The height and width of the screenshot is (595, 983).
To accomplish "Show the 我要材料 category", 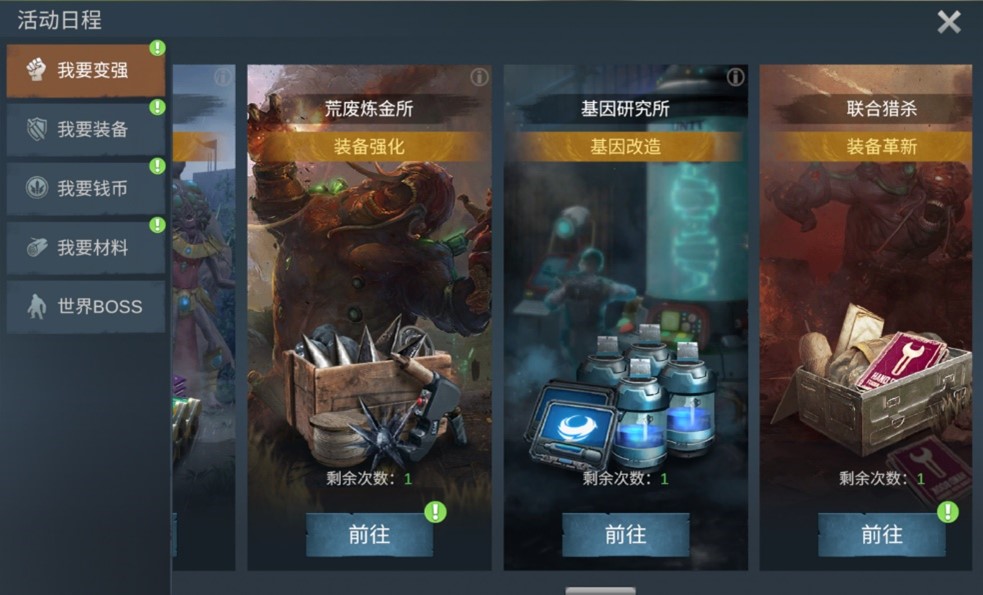I will click(86, 247).
